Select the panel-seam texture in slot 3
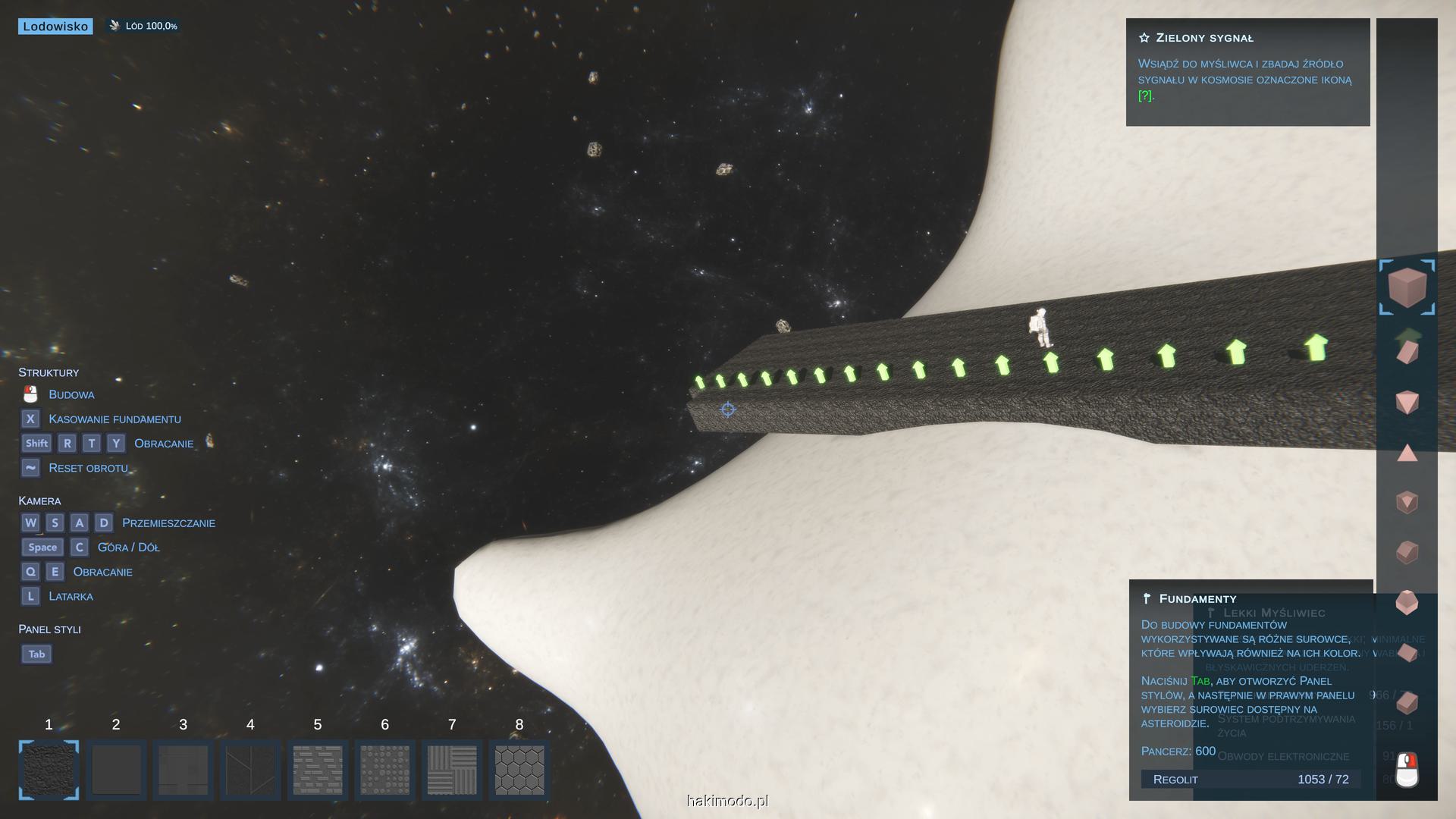1456x819 pixels. click(x=183, y=770)
